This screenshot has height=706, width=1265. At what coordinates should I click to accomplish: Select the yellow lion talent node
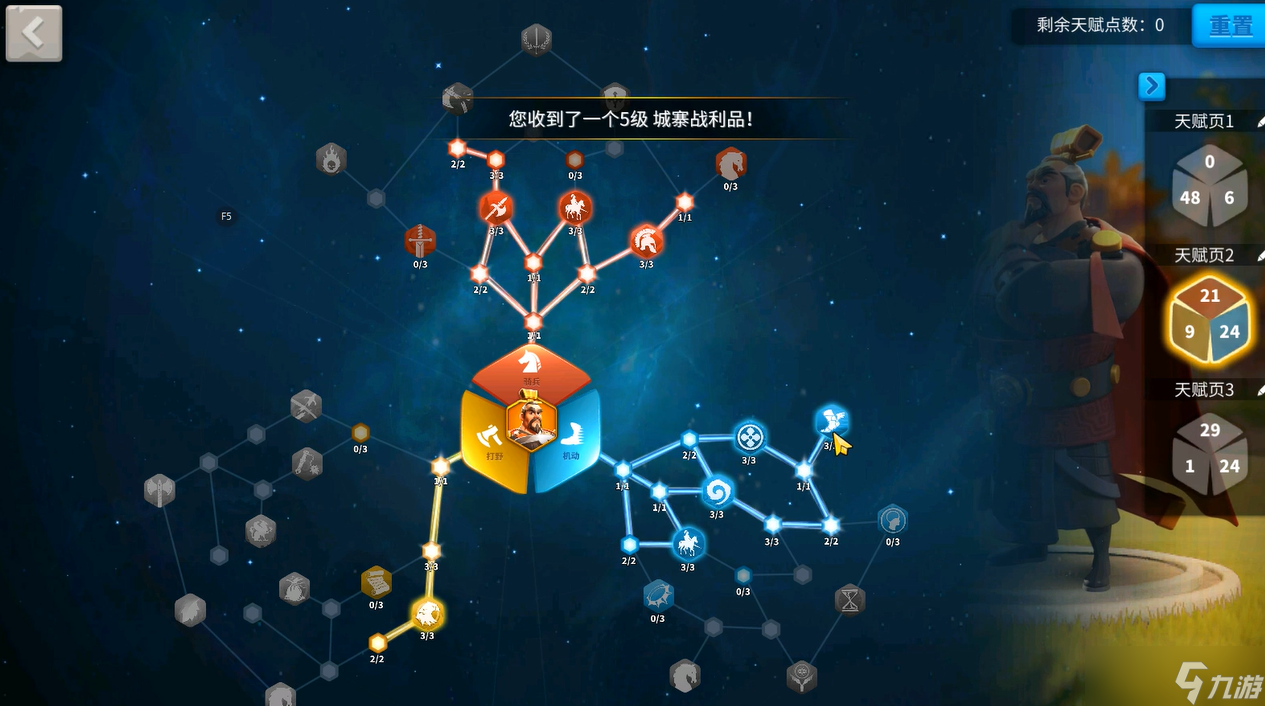[x=427, y=613]
